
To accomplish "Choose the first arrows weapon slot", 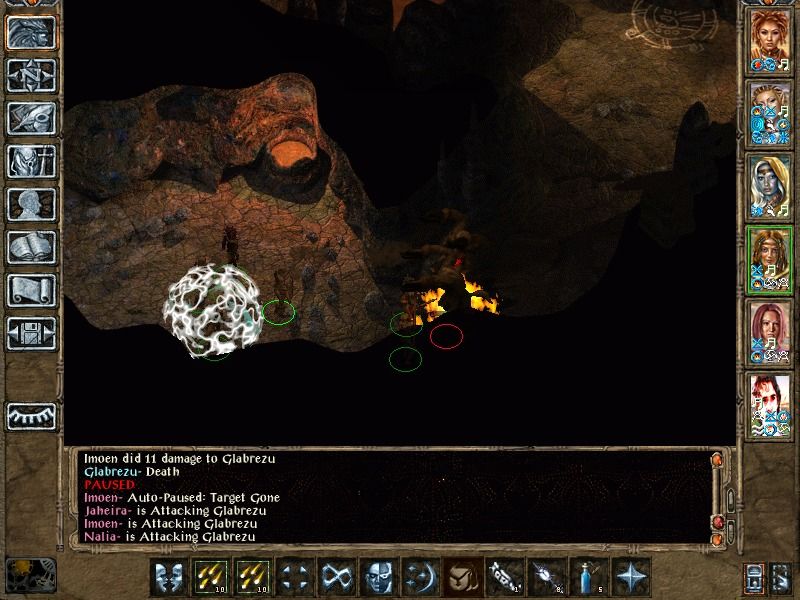I will click(x=210, y=577).
